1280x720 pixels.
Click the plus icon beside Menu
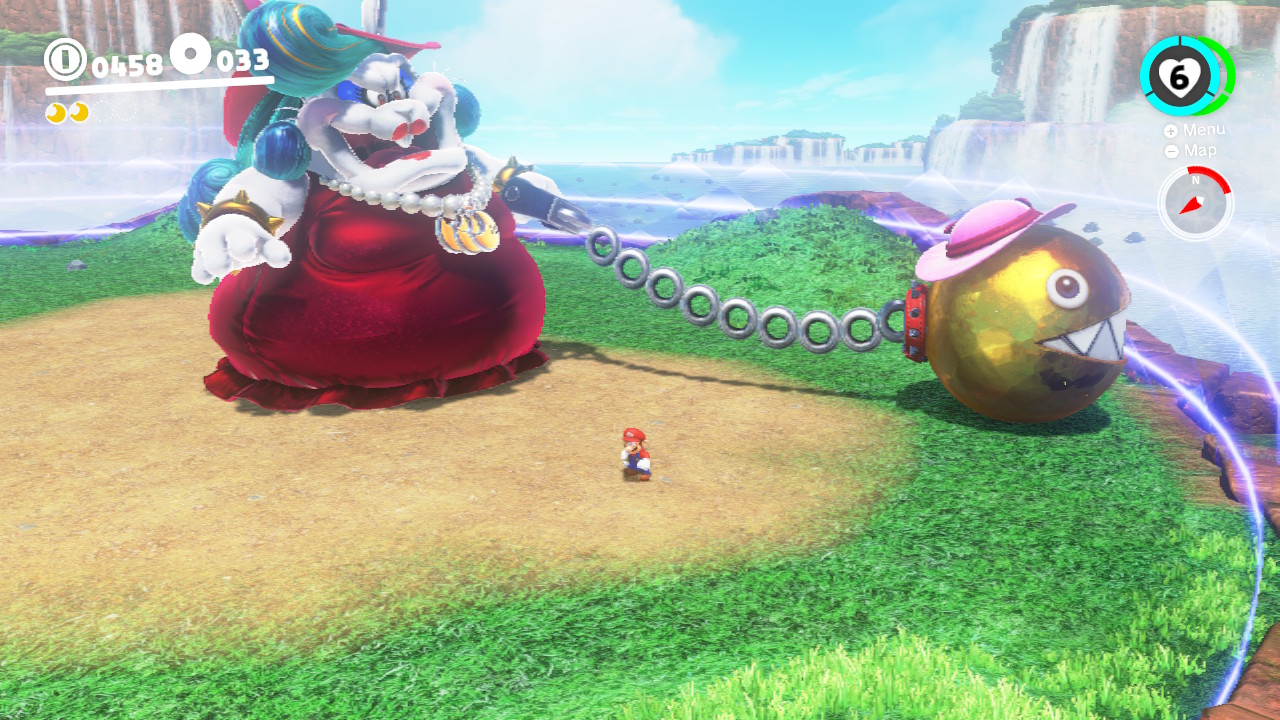tap(1170, 130)
